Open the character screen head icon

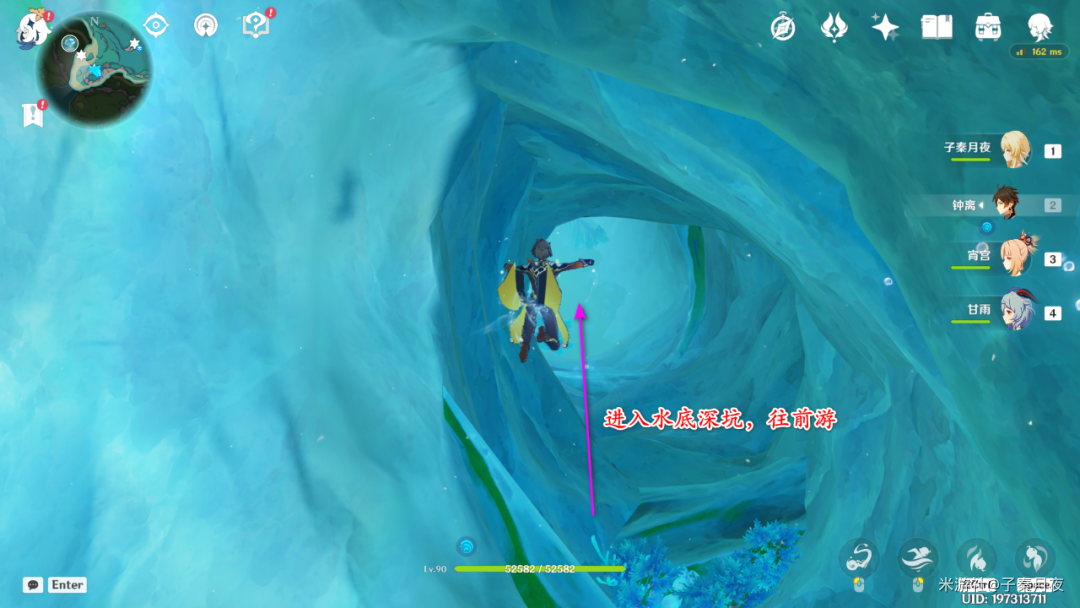coord(1040,27)
